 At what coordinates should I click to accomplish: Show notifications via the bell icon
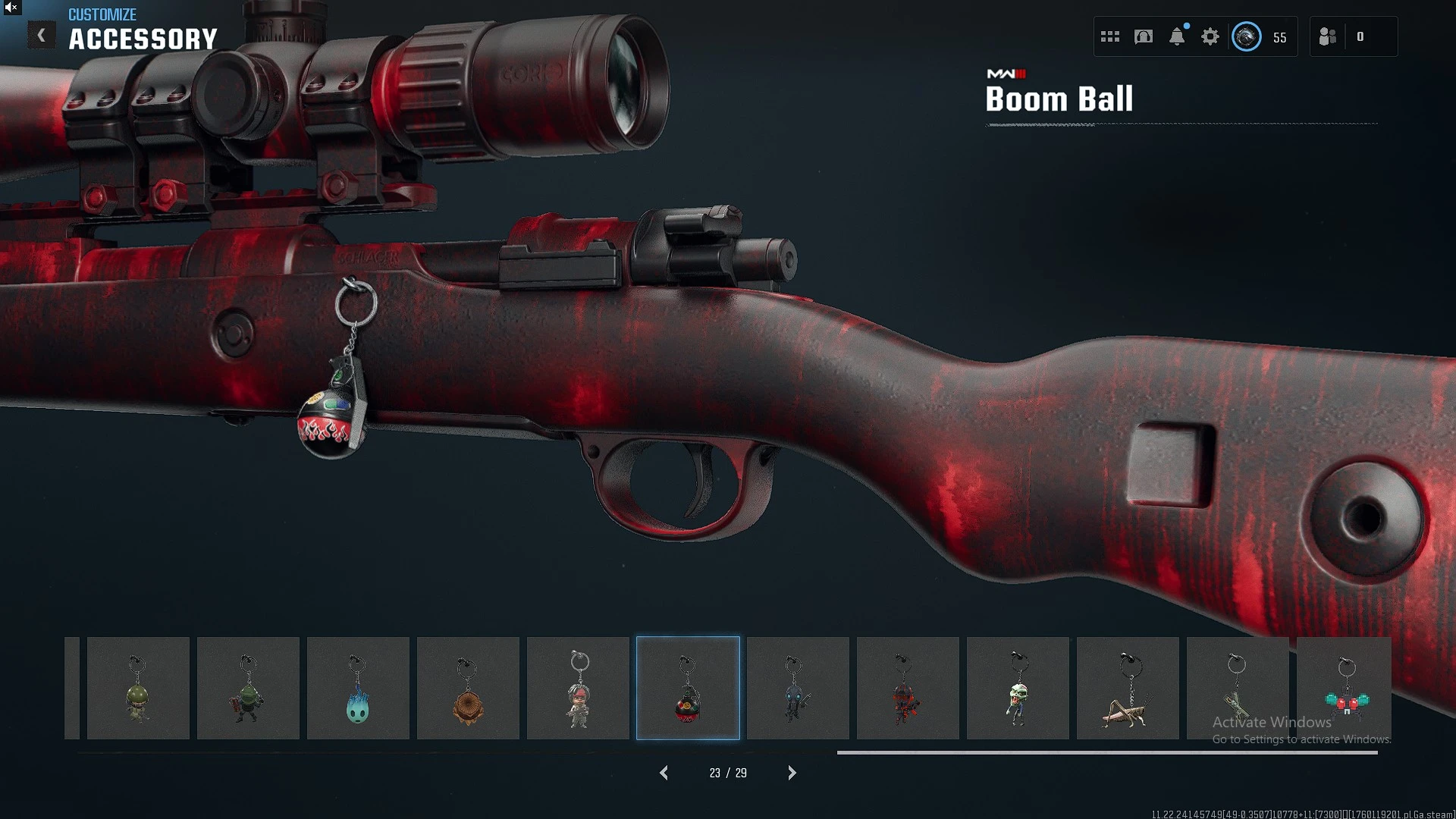tap(1177, 36)
